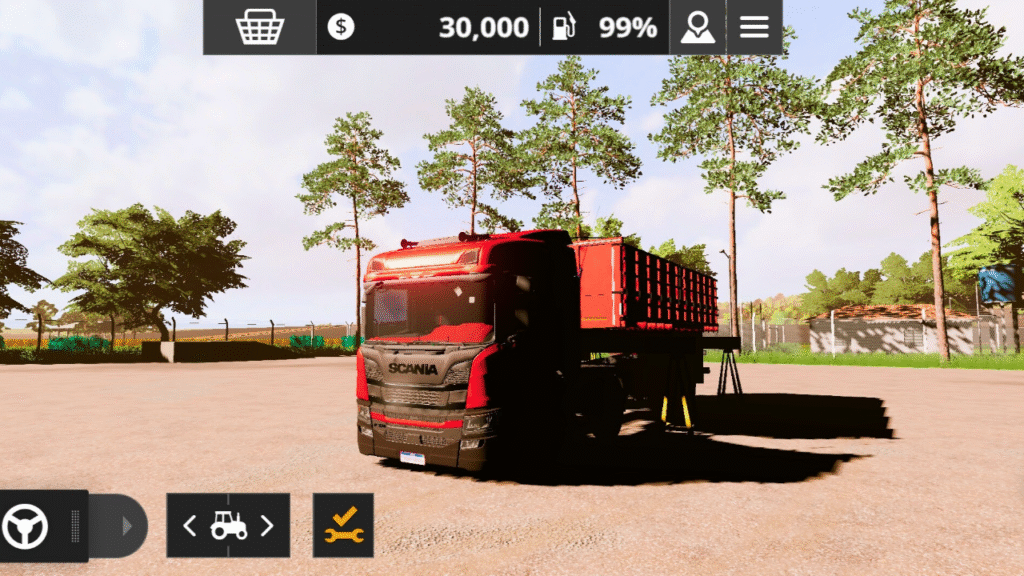Open the wrench tools button
The width and height of the screenshot is (1024, 576).
(x=343, y=525)
